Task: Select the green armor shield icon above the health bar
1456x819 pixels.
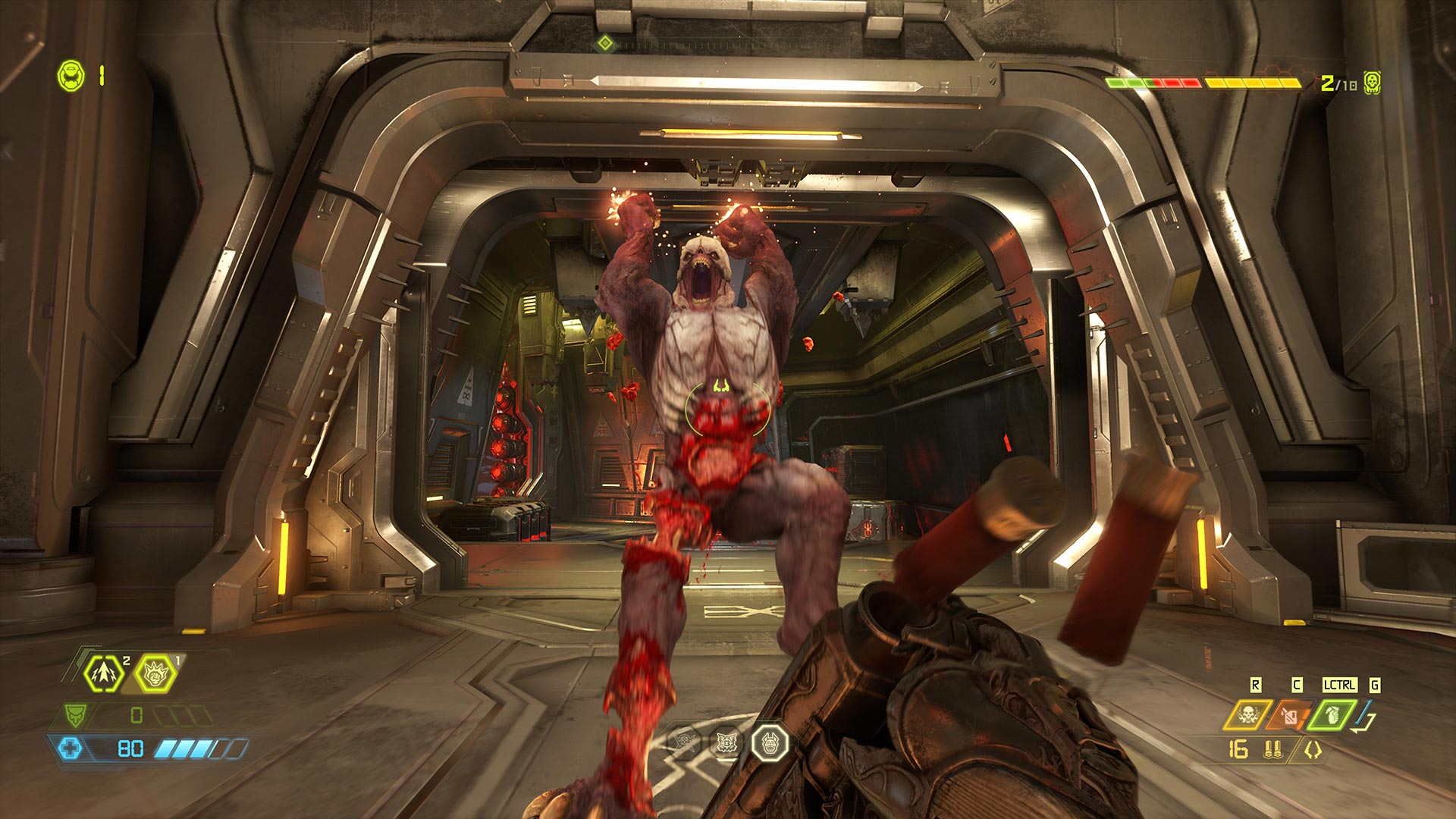Action: (76, 715)
